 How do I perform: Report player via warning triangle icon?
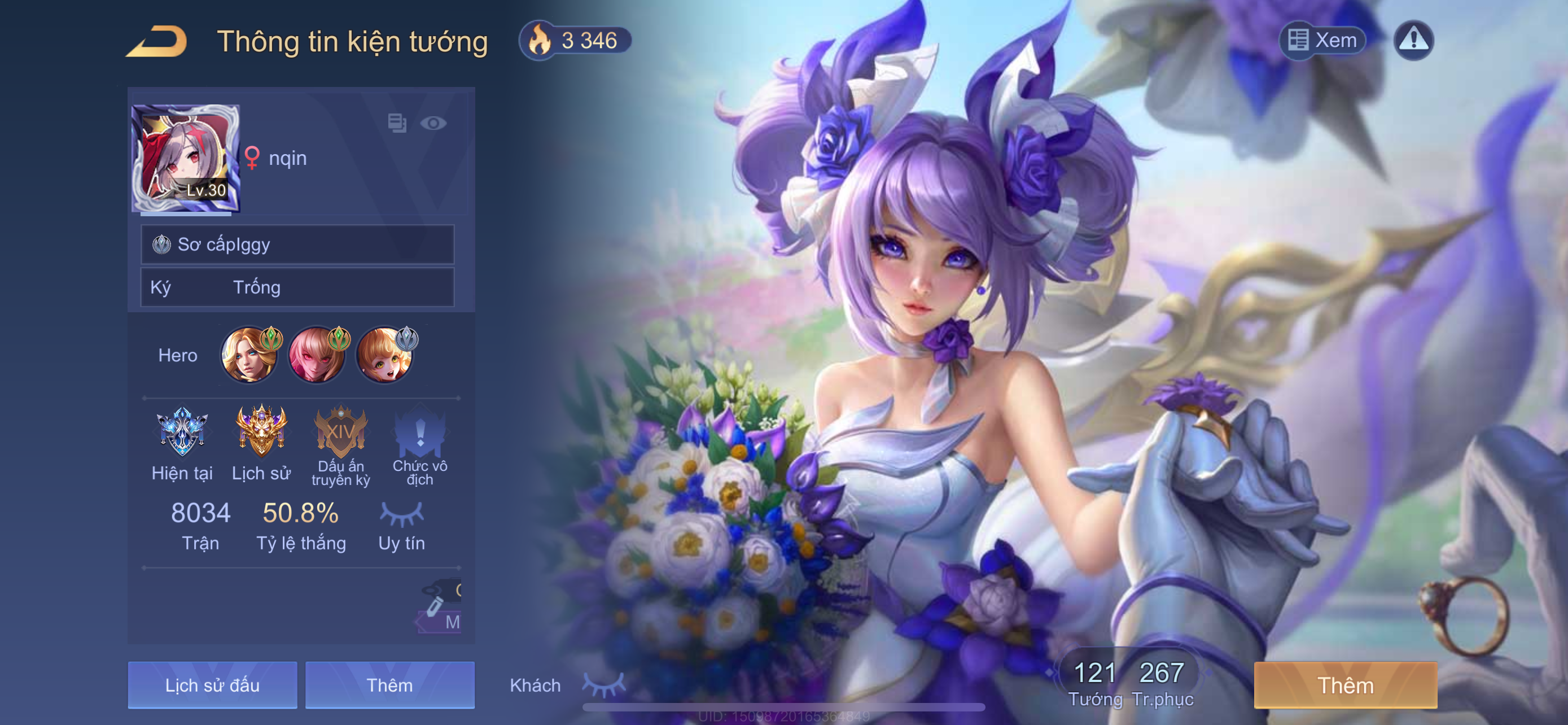coord(1413,40)
